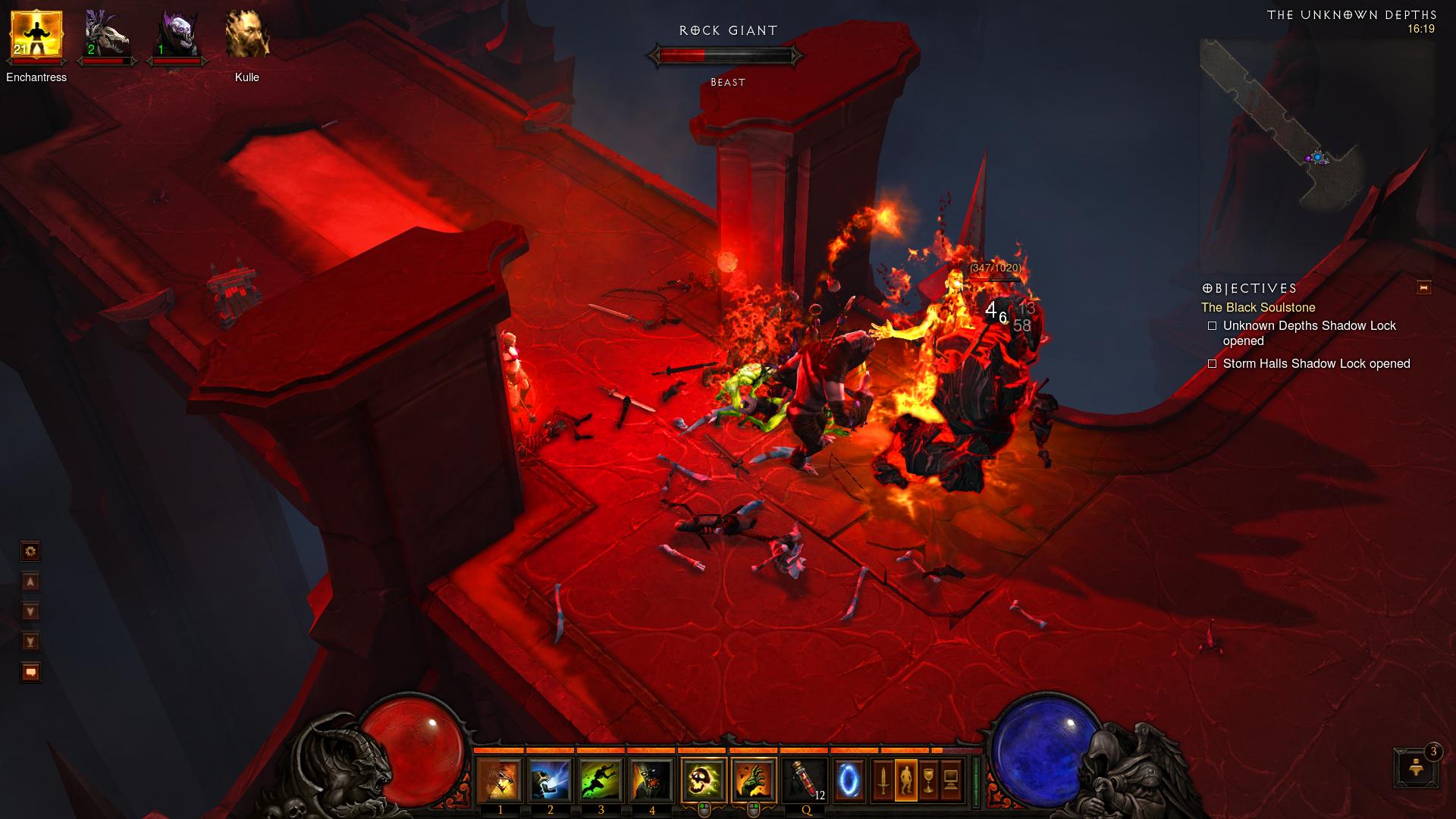
Task: Check the Unknown Depths Shadow Lock checkbox
Action: click(x=1212, y=325)
